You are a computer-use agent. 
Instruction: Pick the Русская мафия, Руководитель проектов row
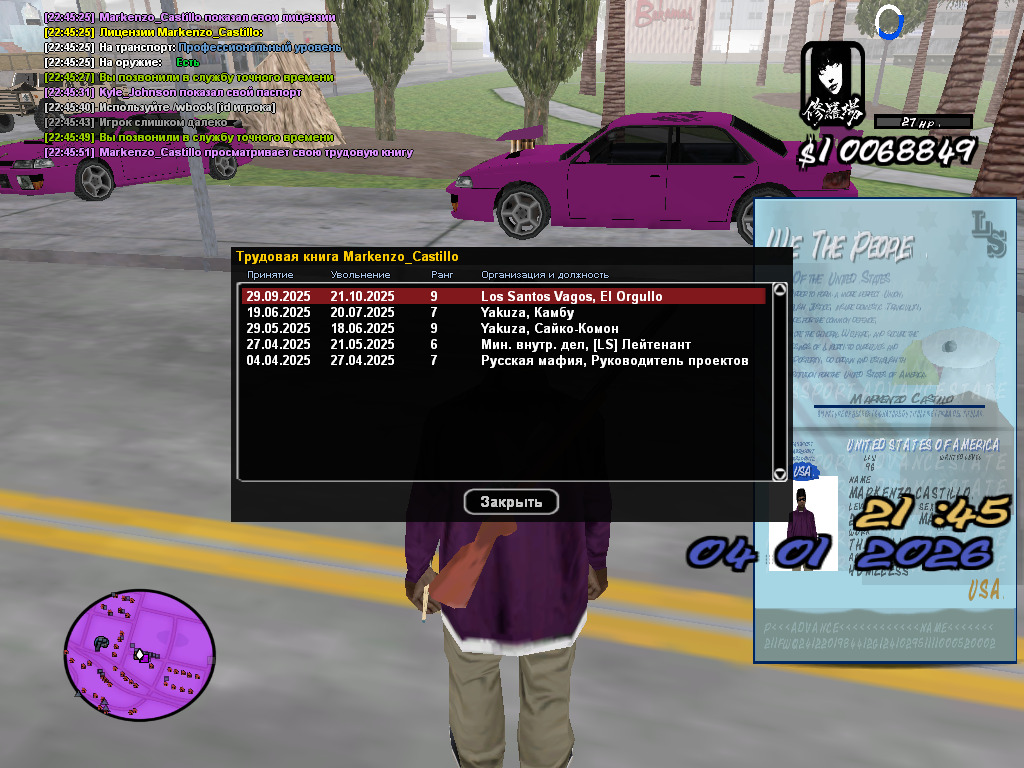coord(504,361)
